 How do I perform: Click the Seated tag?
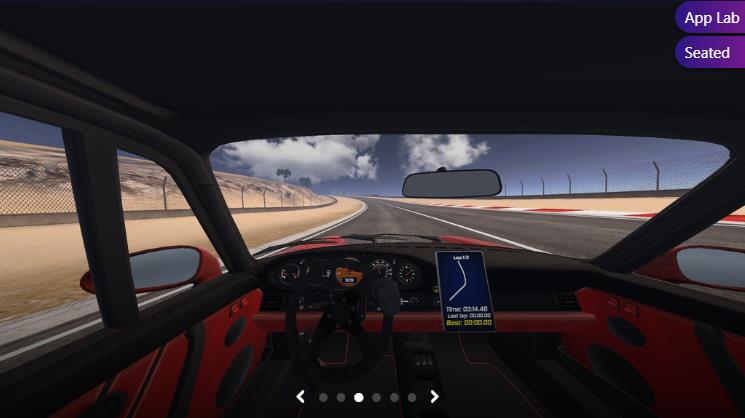707,53
